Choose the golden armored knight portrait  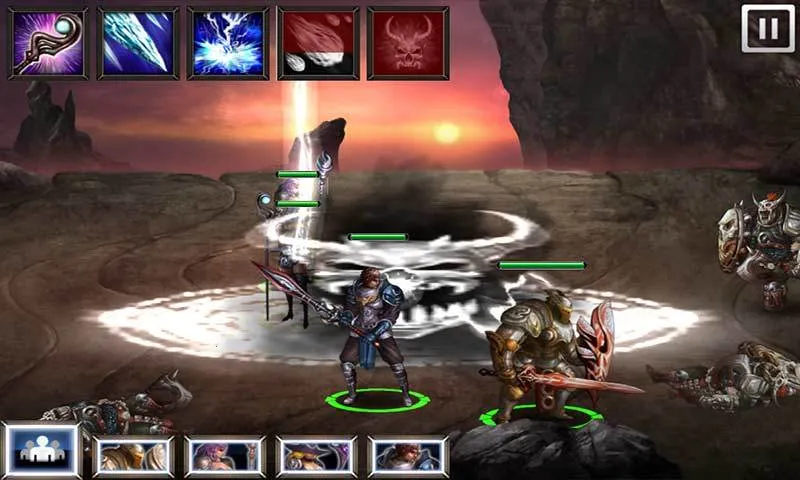[133, 455]
